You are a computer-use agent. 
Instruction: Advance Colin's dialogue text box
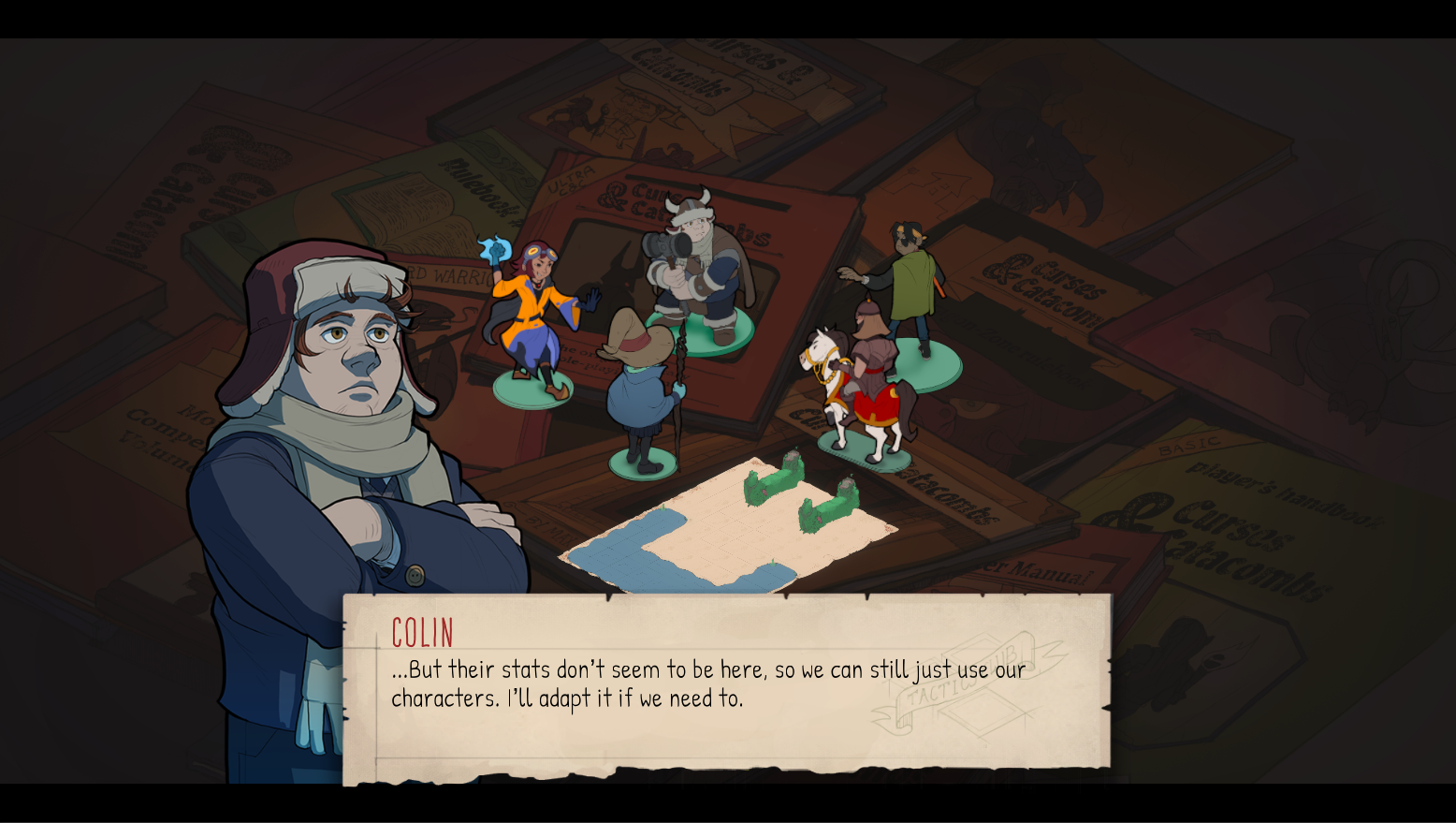tap(727, 686)
